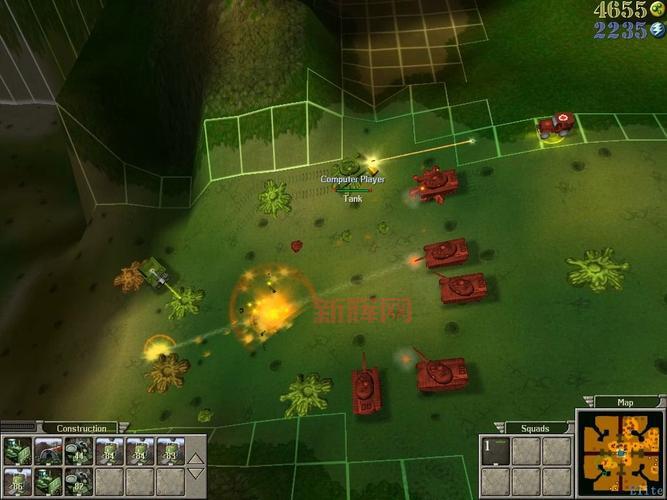Pick the construction slot numbered 83
The width and height of the screenshot is (667, 500).
pos(169,451)
